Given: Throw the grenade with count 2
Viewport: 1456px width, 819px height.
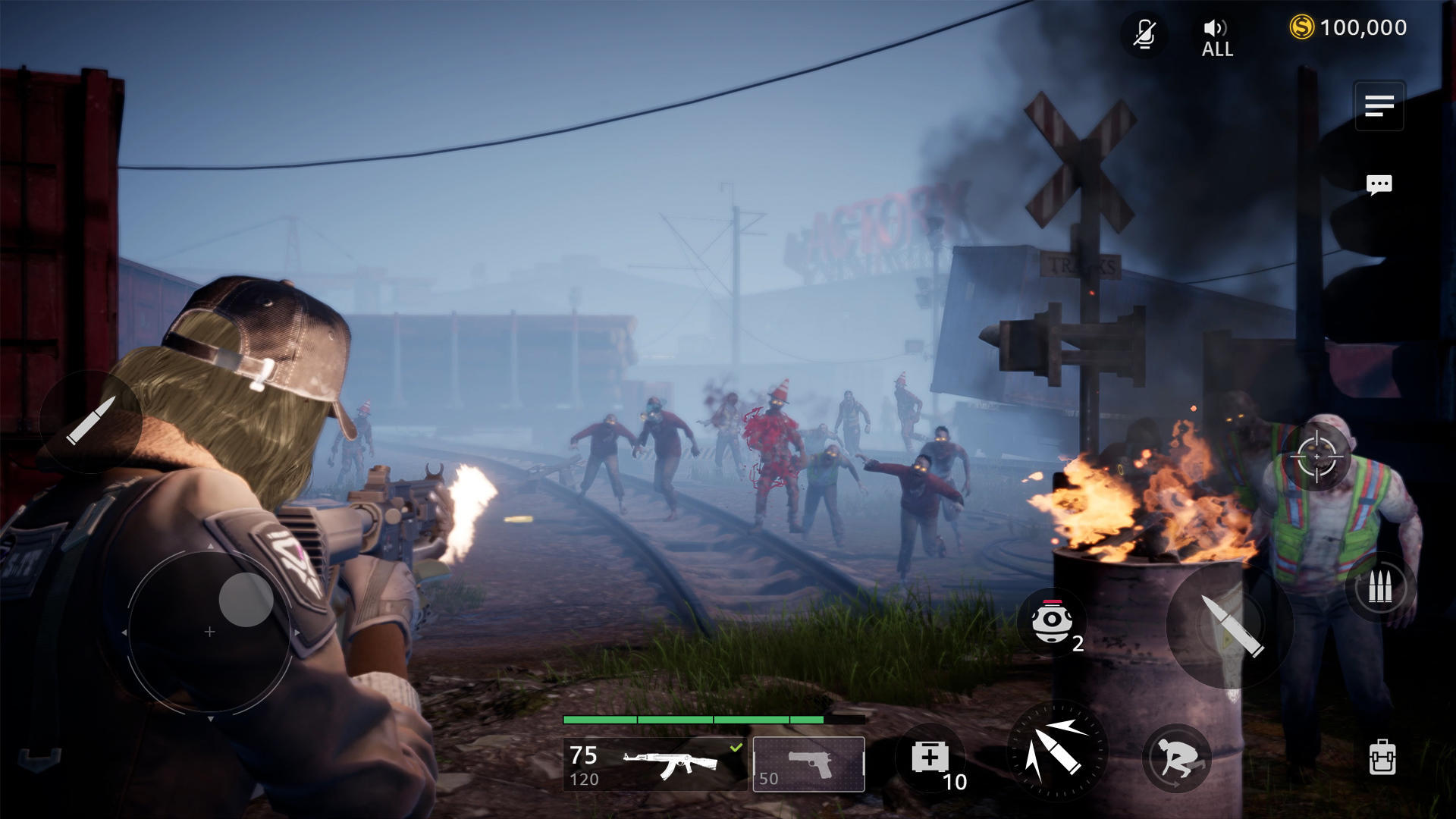Looking at the screenshot, I should click(x=1052, y=621).
